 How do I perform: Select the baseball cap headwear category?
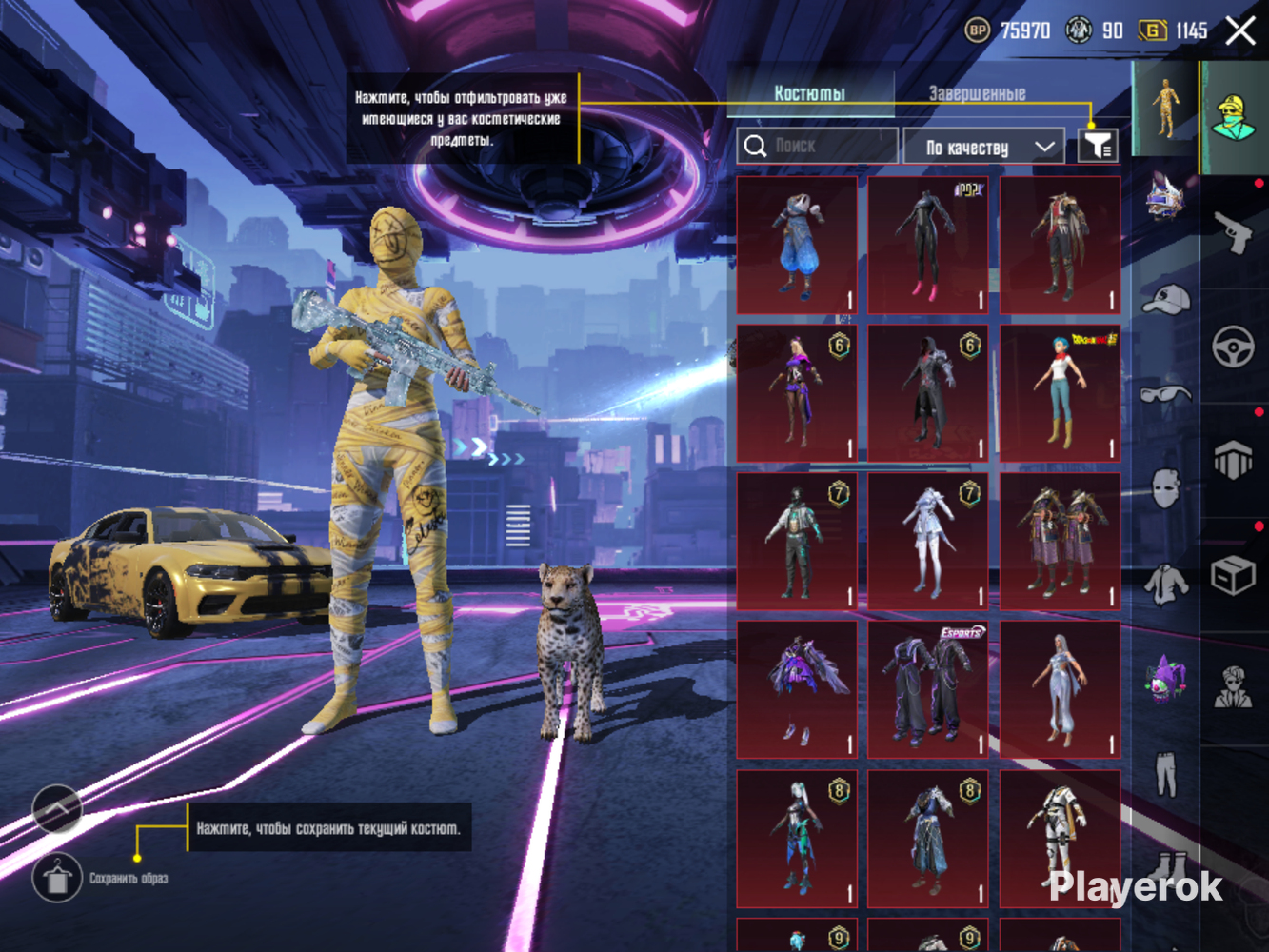(1166, 299)
